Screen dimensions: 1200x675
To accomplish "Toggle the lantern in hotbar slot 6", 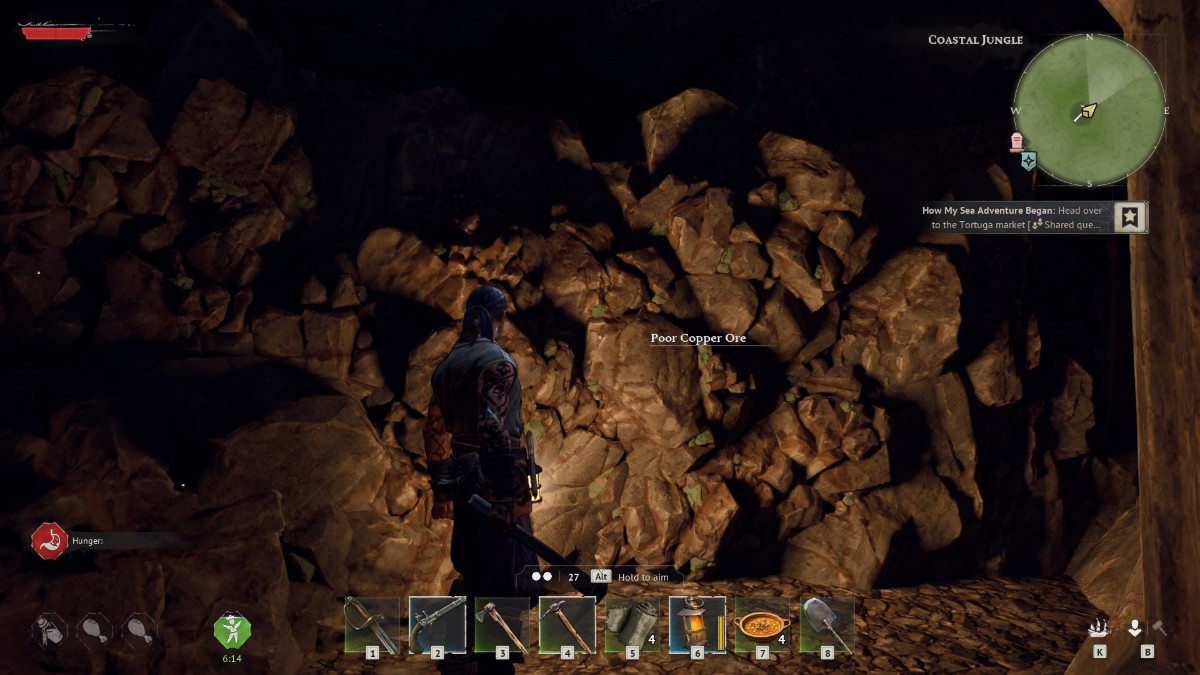I will [697, 625].
